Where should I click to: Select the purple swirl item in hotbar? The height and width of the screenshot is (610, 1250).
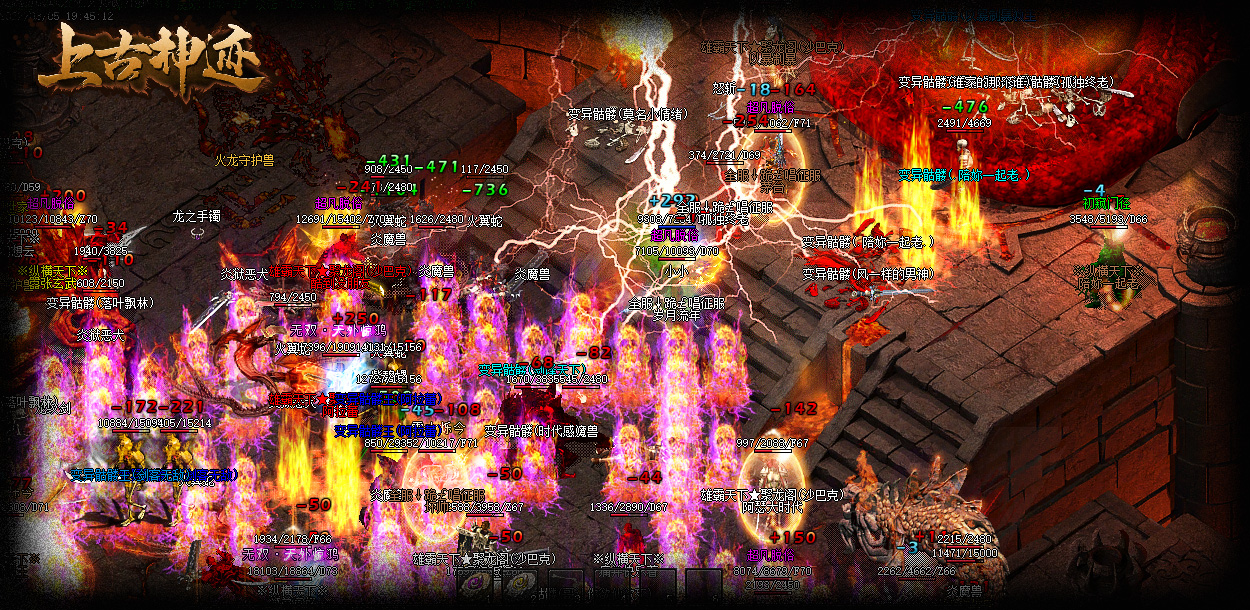click(476, 584)
